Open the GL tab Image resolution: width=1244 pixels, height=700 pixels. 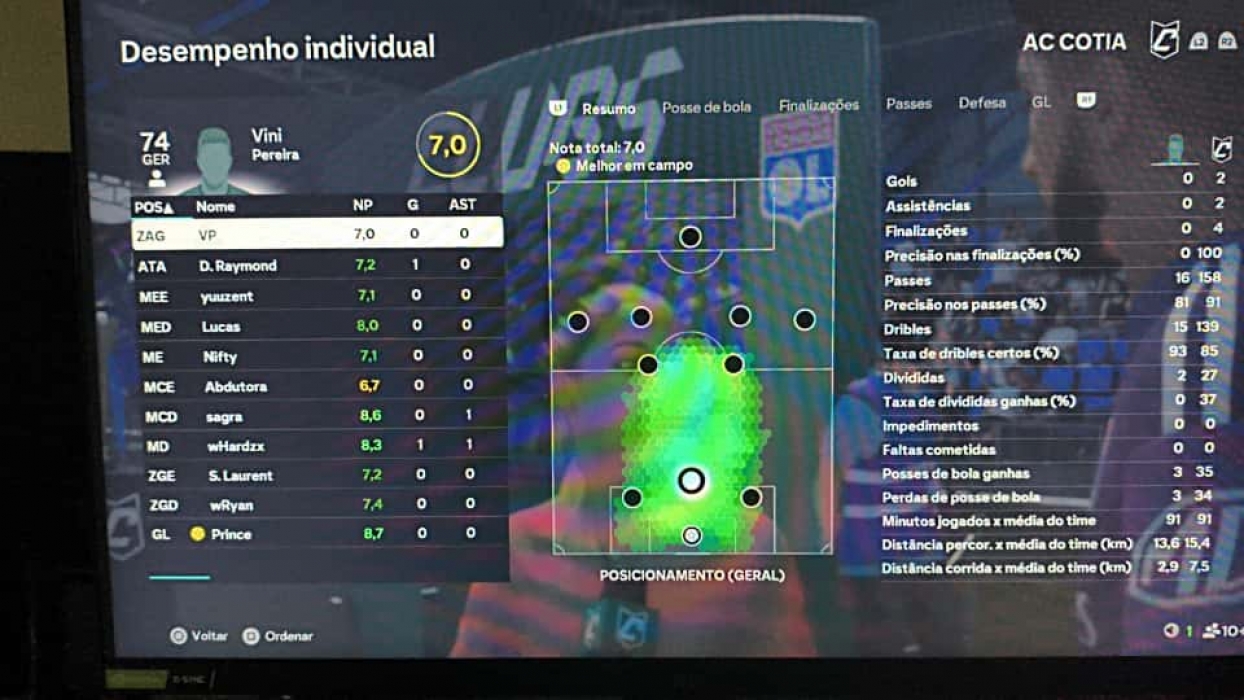[1041, 102]
